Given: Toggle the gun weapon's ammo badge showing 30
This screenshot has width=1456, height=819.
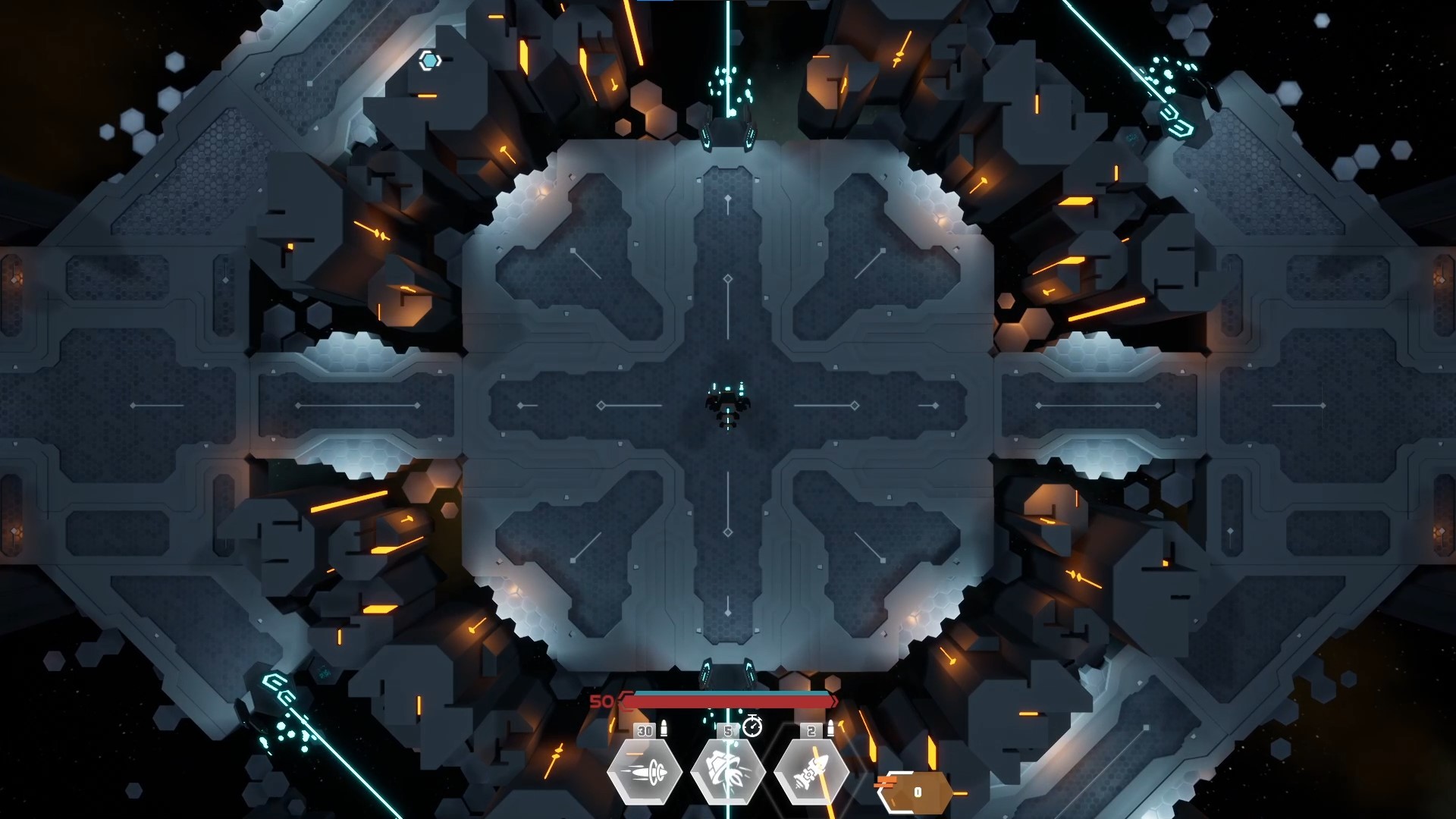Looking at the screenshot, I should pyautogui.click(x=645, y=730).
